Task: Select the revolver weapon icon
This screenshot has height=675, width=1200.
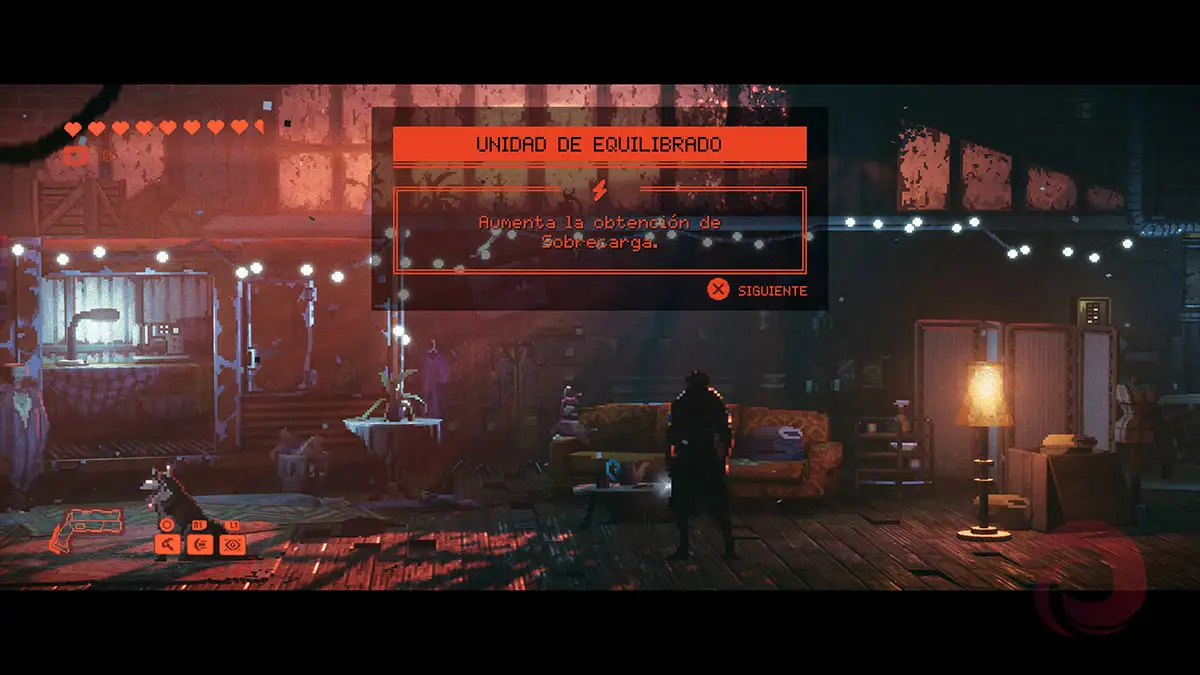Action: [87, 527]
